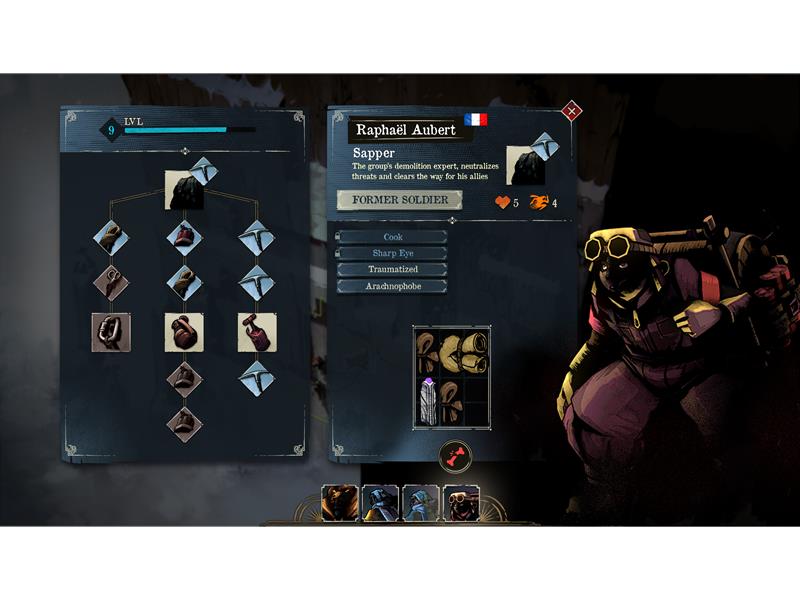Click the red bone icon button

[x=455, y=458]
